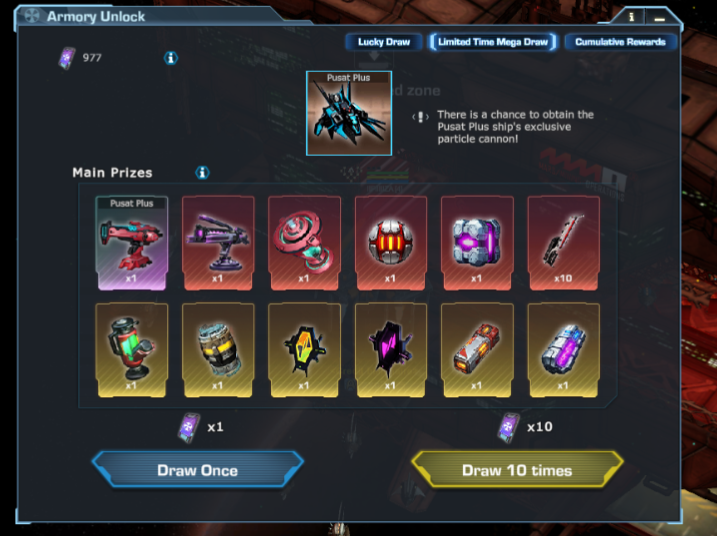Image resolution: width=717 pixels, height=536 pixels.
Task: Select the red and yellow striped sphere prize
Action: pyautogui.click(x=391, y=241)
